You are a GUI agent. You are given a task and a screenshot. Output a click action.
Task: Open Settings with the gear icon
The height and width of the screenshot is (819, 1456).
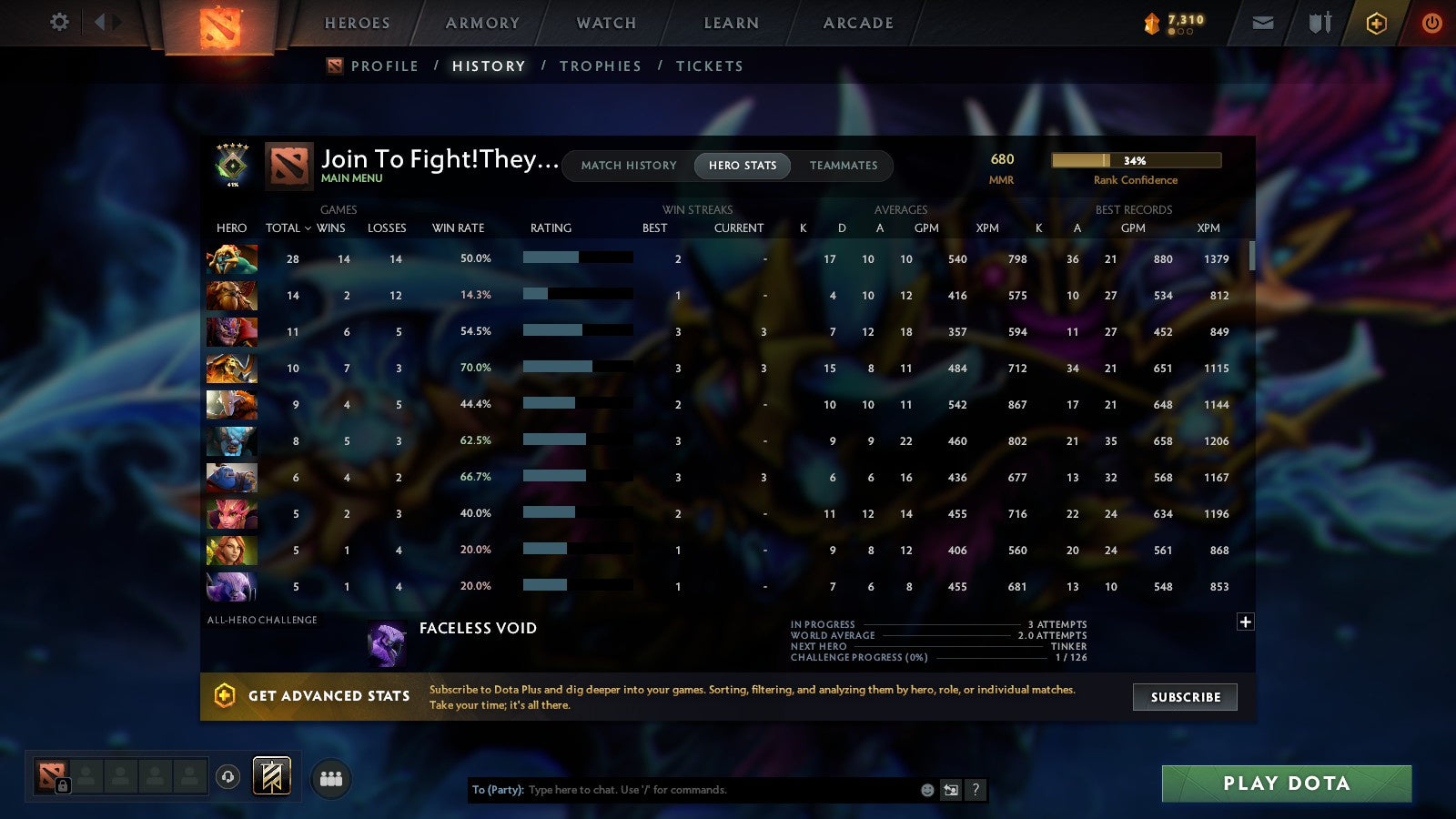(59, 23)
